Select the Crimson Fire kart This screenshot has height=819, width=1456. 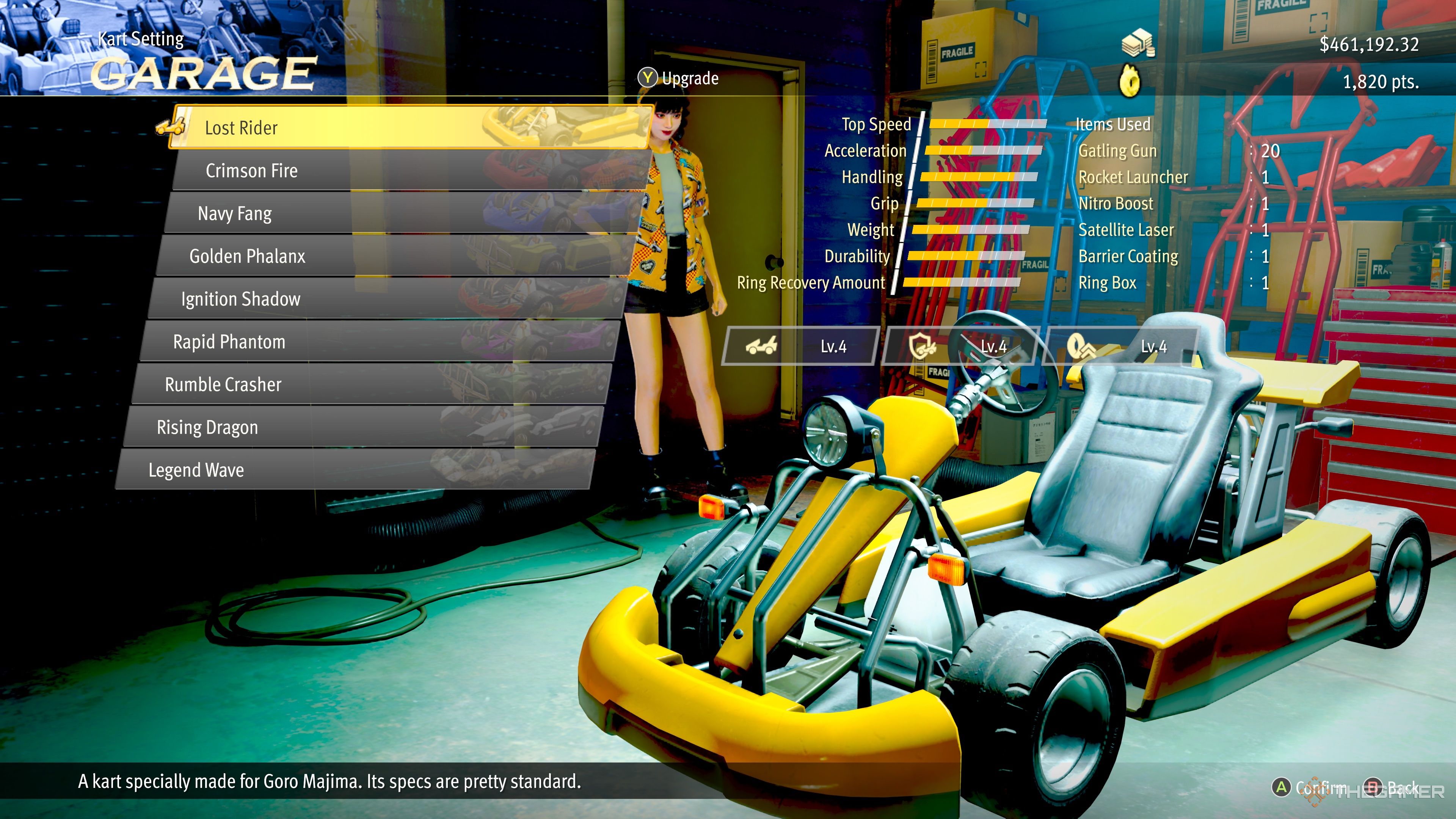click(251, 170)
